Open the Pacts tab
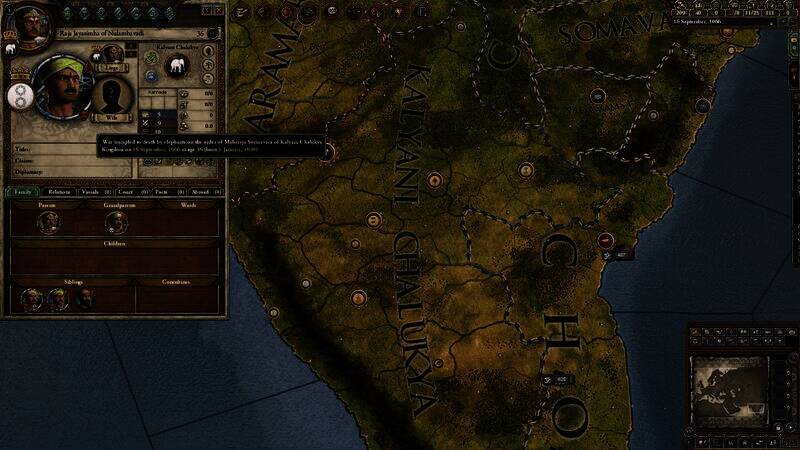Screen dimensions: 800x450 tap(163, 191)
